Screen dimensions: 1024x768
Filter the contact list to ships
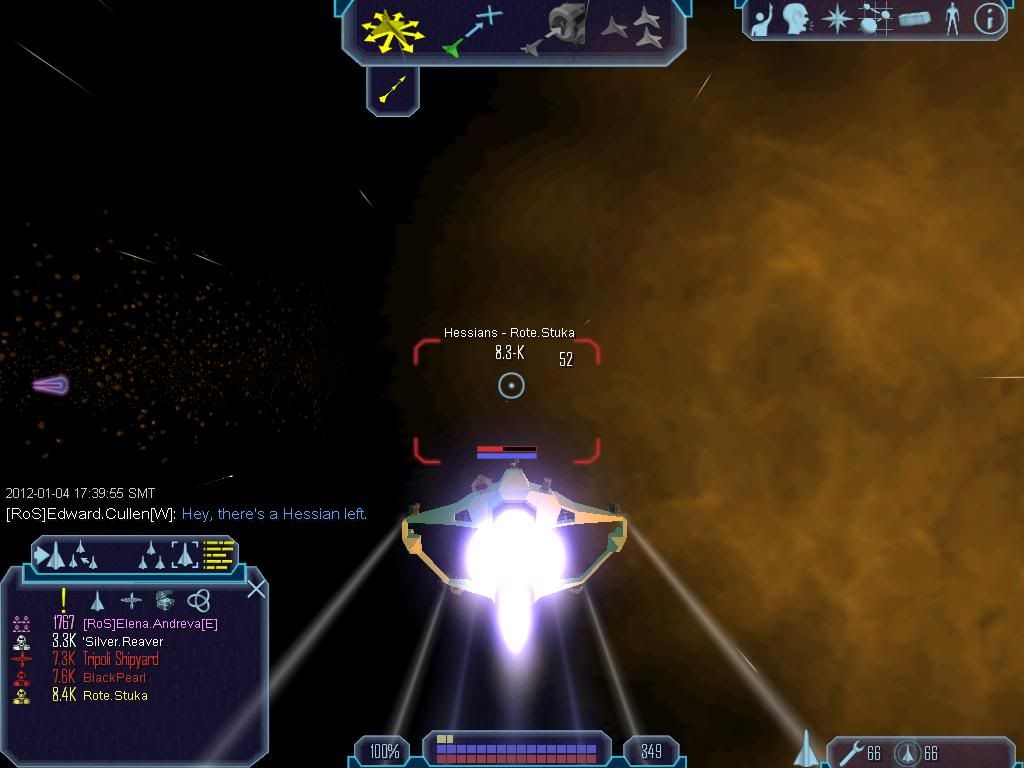pos(97,600)
